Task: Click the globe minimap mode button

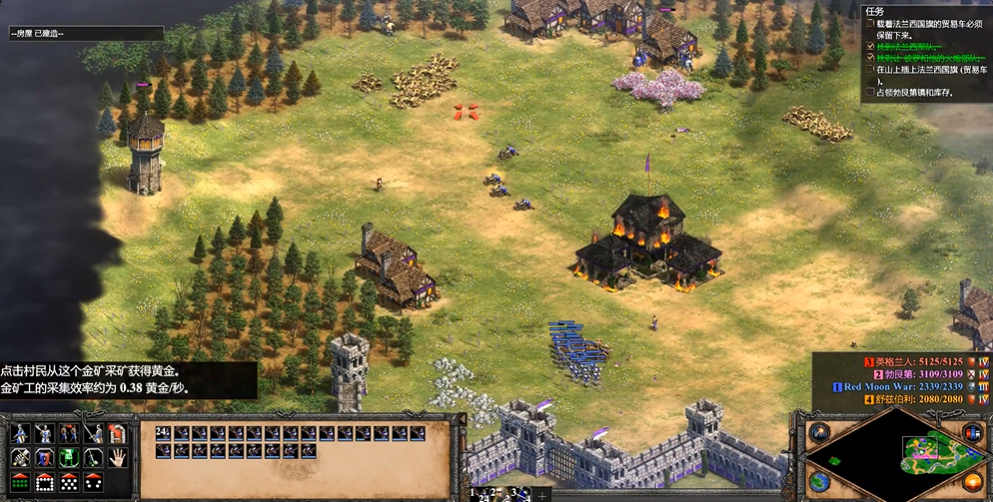Action: point(820,483)
